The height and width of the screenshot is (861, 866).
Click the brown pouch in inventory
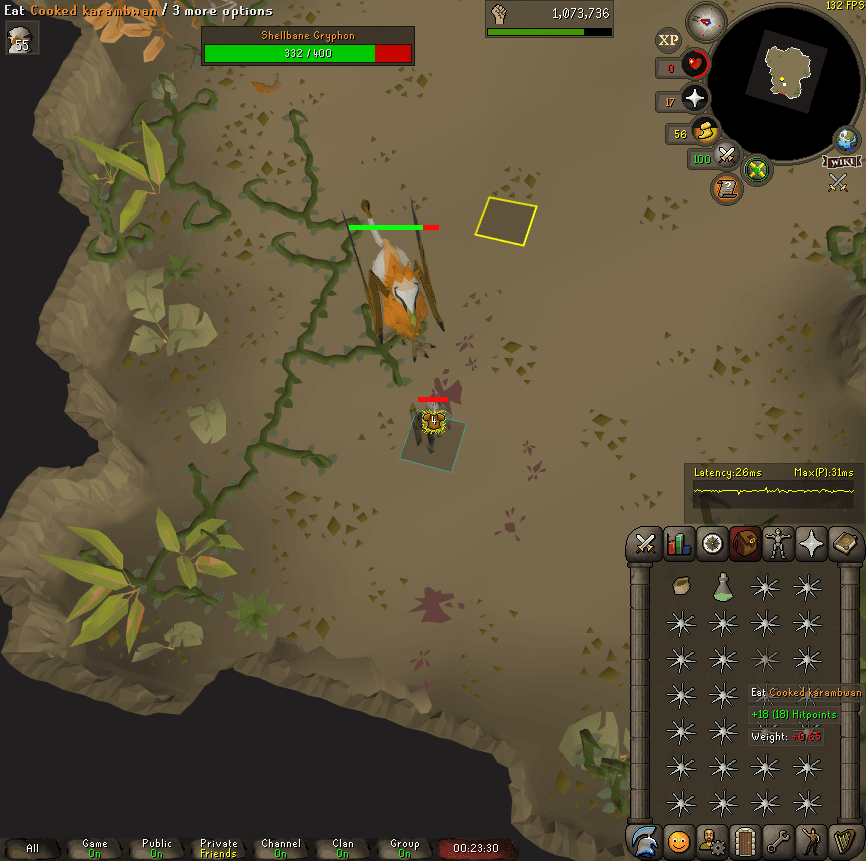tap(681, 586)
